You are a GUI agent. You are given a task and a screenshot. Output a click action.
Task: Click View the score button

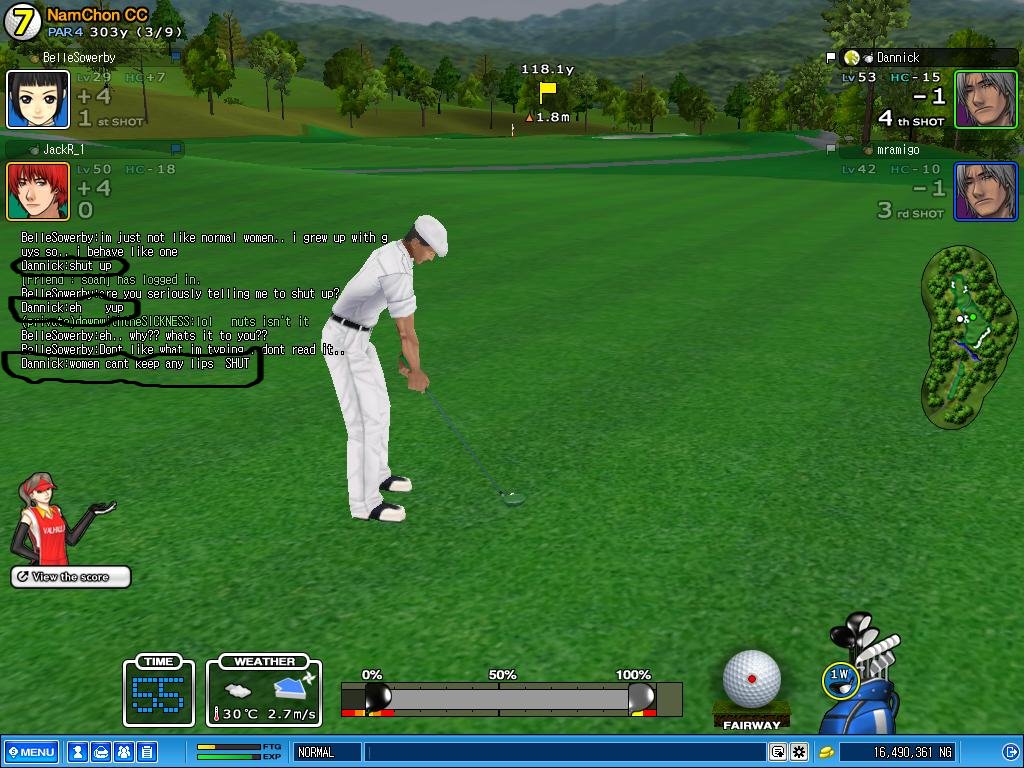coord(71,577)
